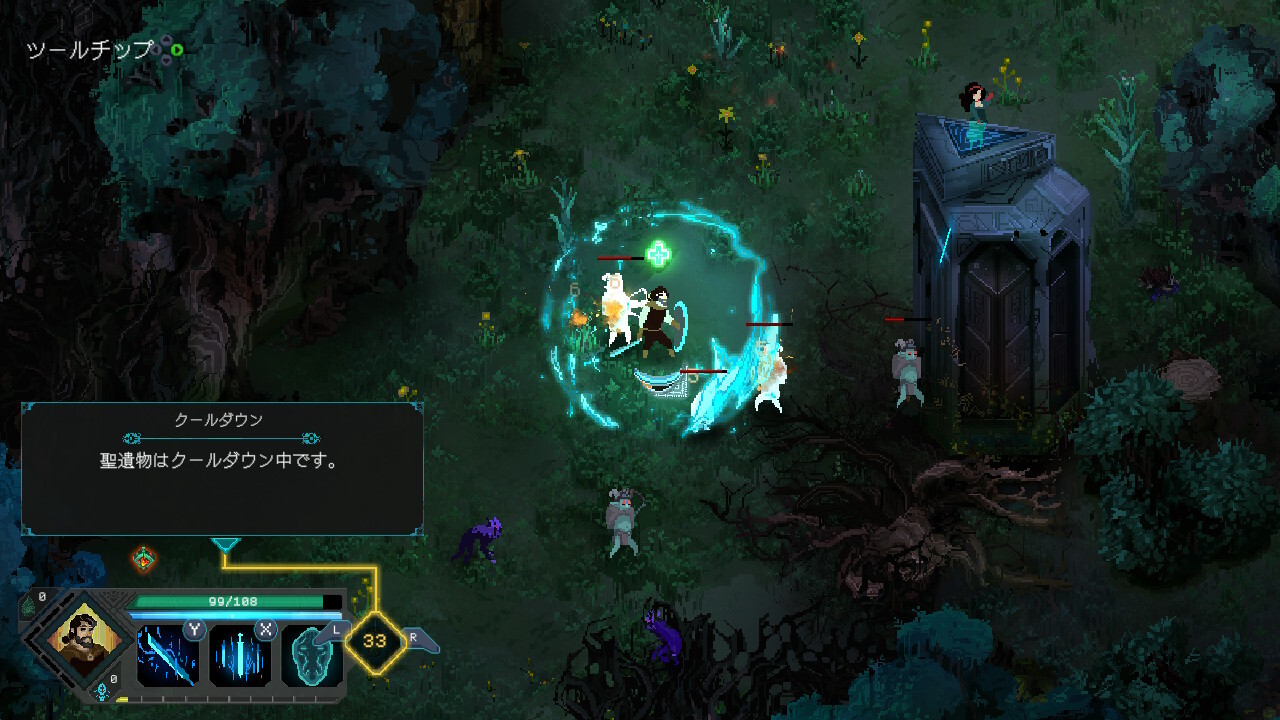Click the cooldown tooltip panel
The height and width of the screenshot is (720, 1280).
pos(222,468)
